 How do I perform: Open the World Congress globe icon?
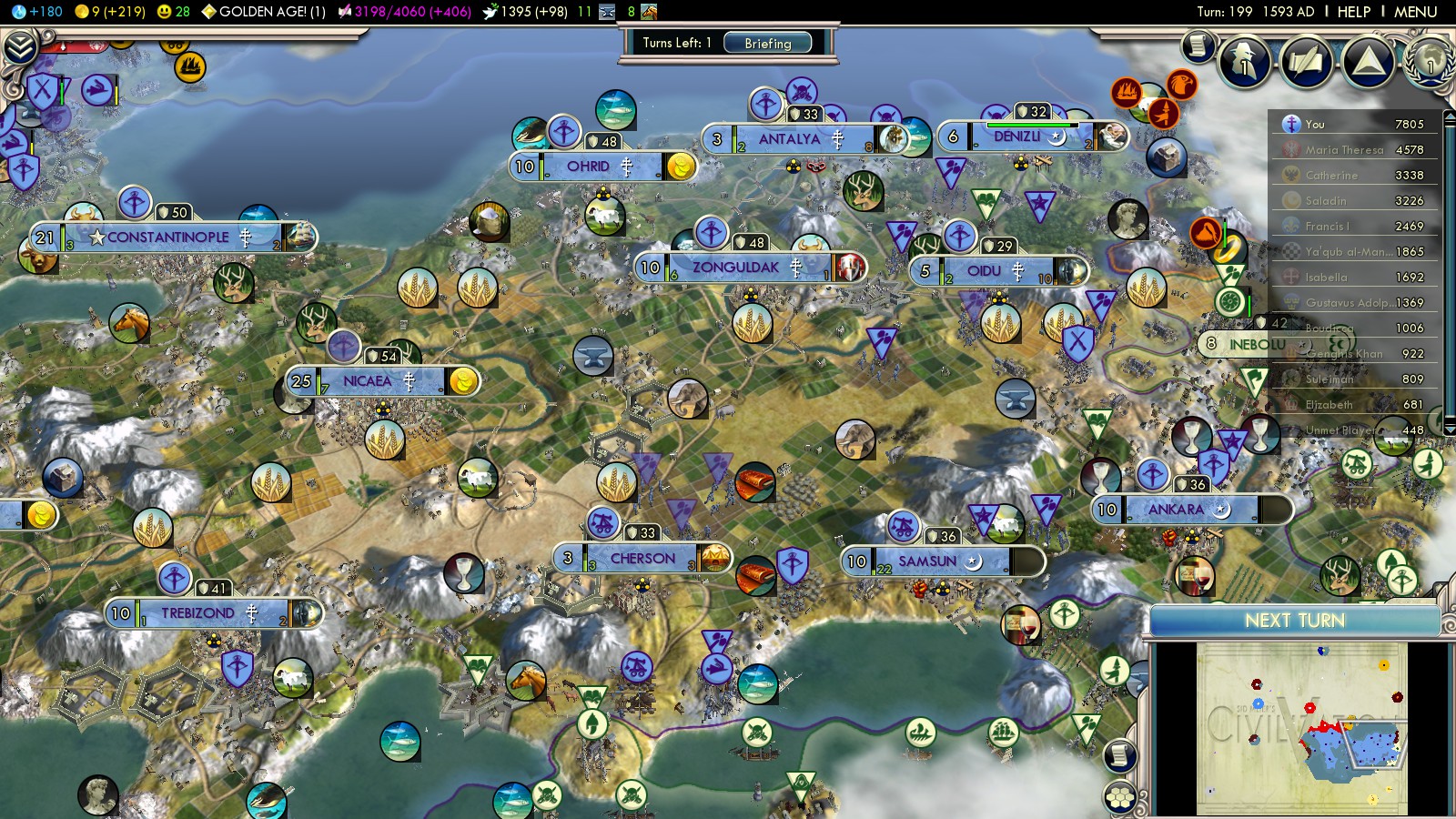tap(1431, 62)
